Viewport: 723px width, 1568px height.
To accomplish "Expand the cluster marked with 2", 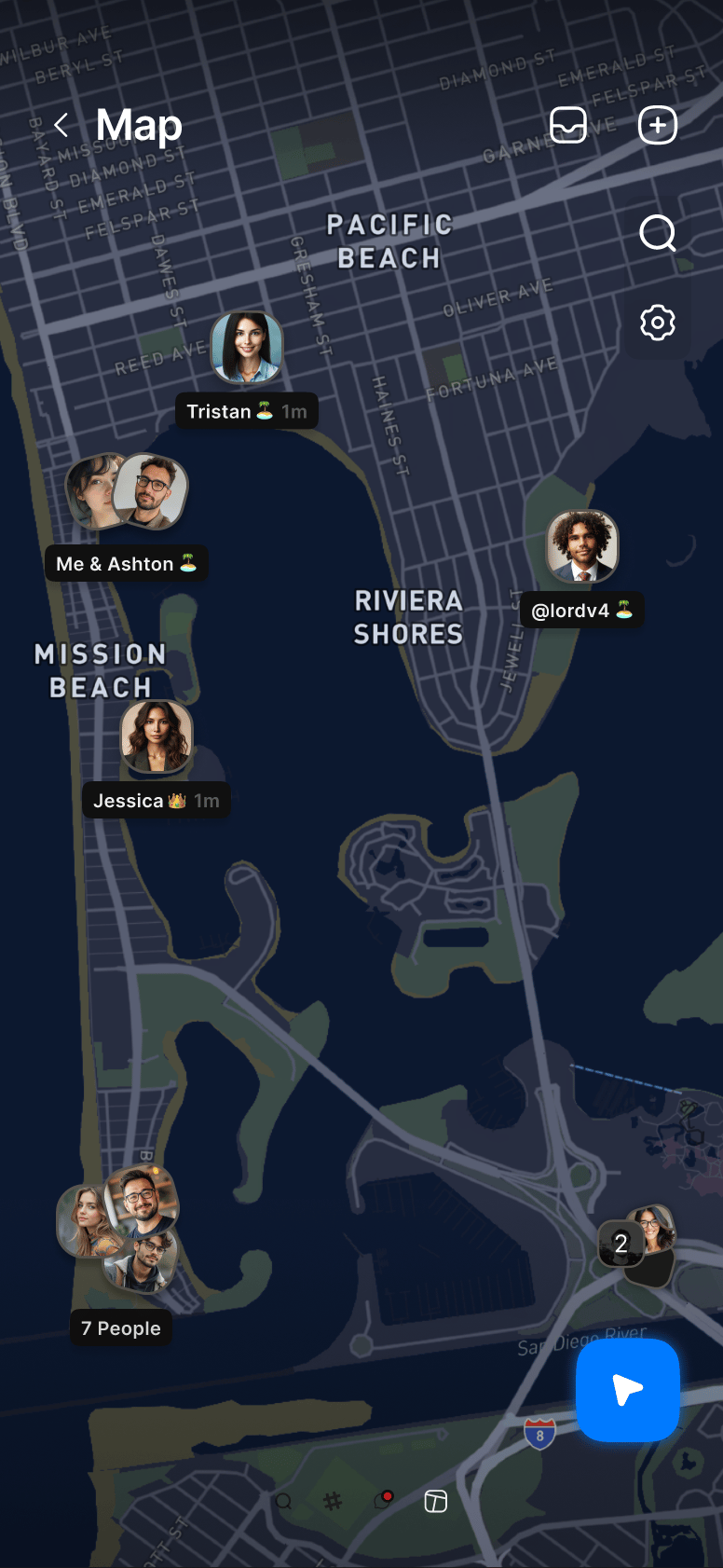I will (637, 1244).
